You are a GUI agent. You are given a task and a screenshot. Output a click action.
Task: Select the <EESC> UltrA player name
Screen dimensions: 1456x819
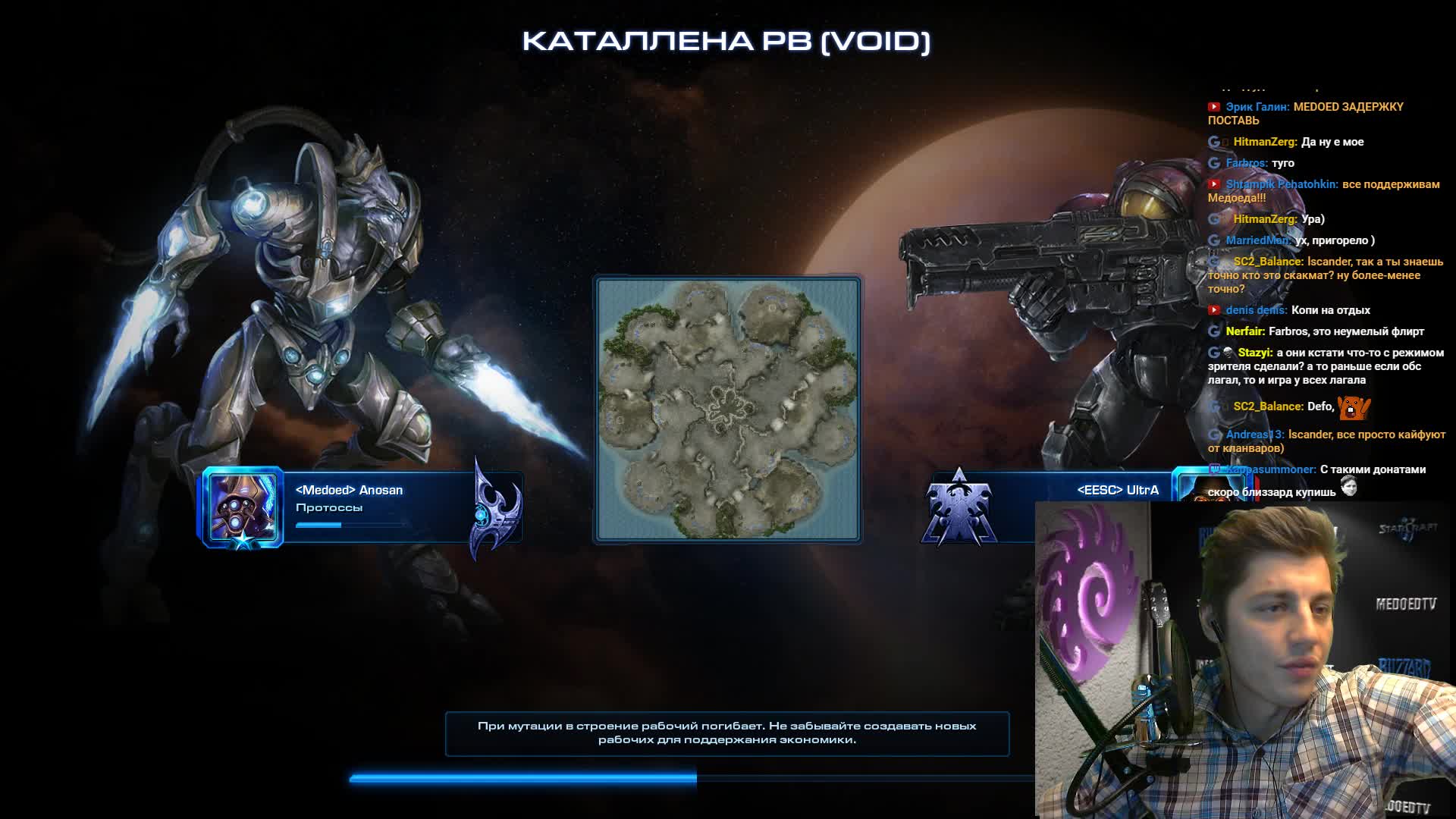1118,491
